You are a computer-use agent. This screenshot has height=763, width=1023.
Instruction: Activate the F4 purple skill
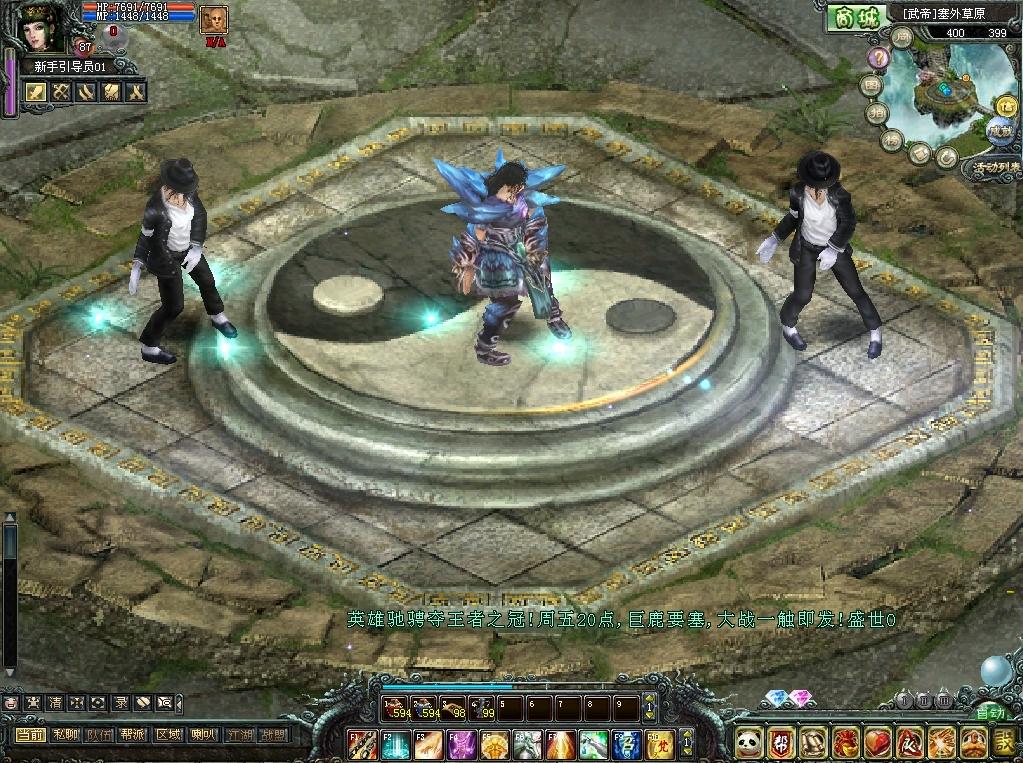click(460, 745)
